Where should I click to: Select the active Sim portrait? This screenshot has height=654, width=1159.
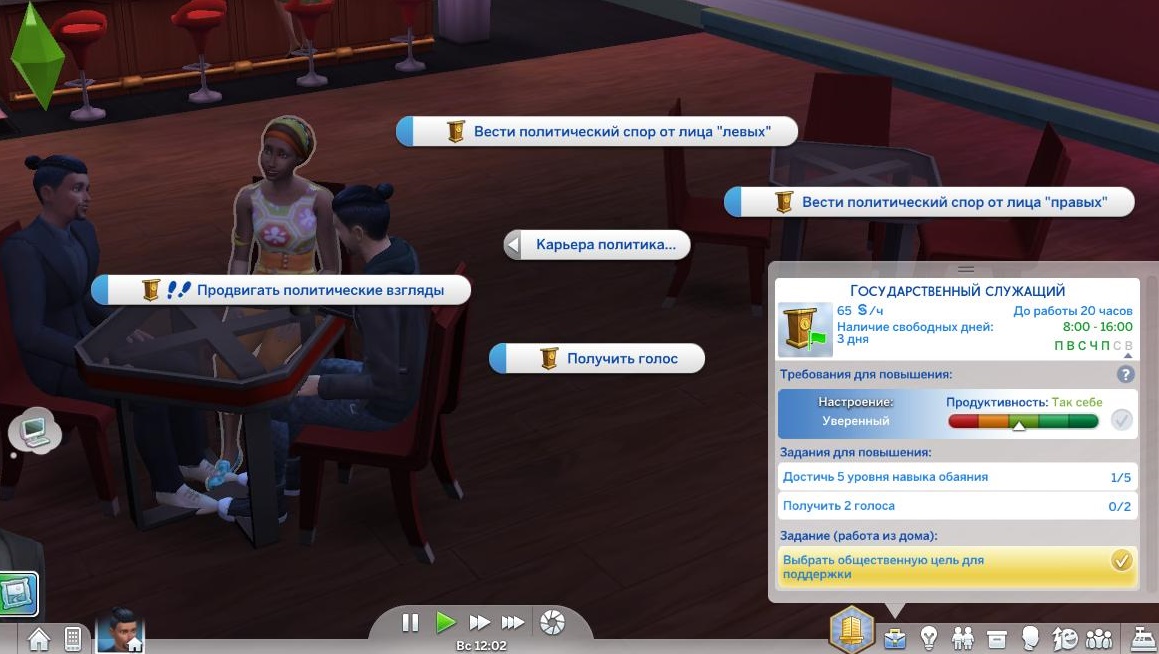120,630
